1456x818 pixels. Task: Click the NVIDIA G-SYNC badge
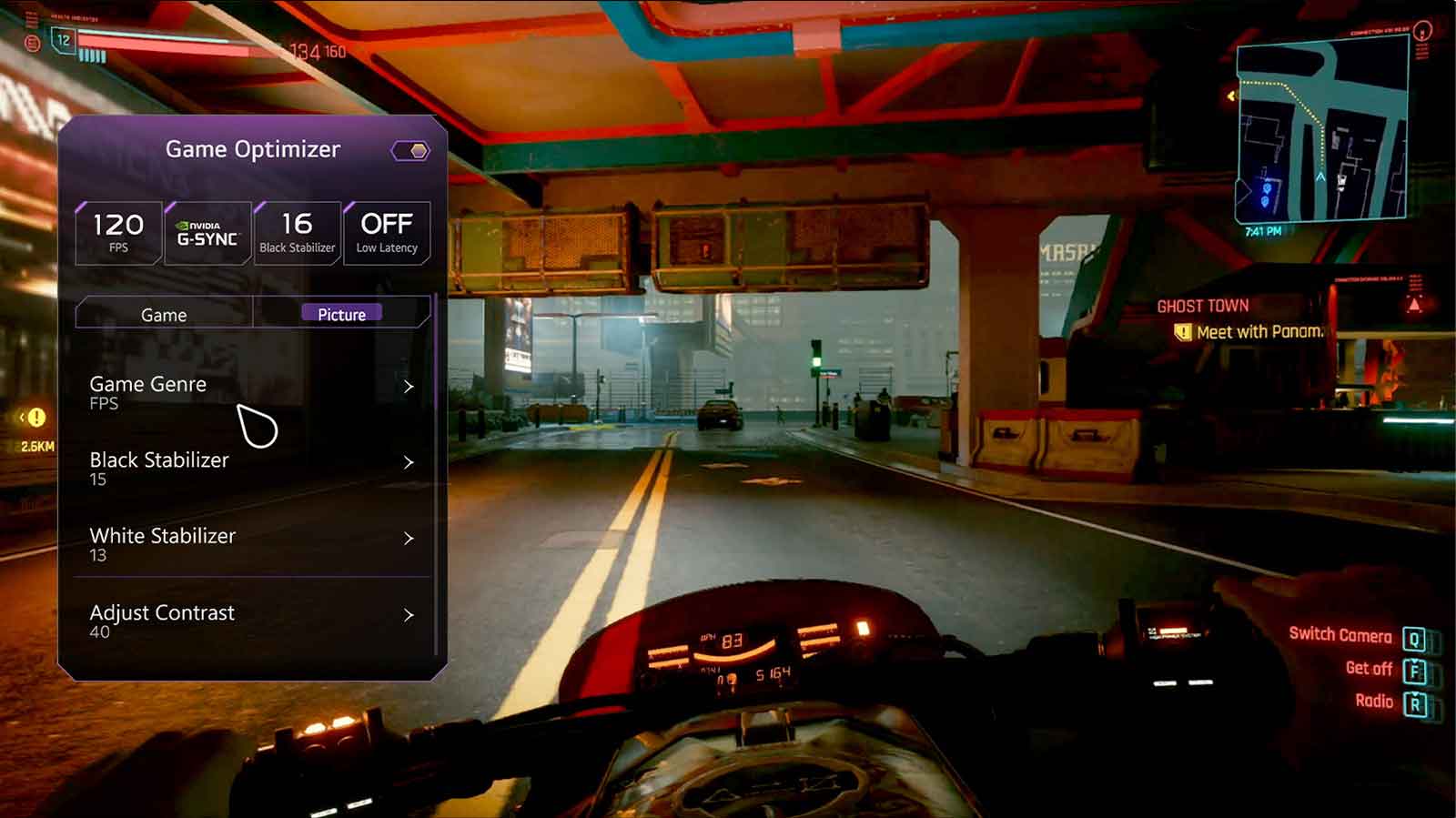click(x=207, y=230)
